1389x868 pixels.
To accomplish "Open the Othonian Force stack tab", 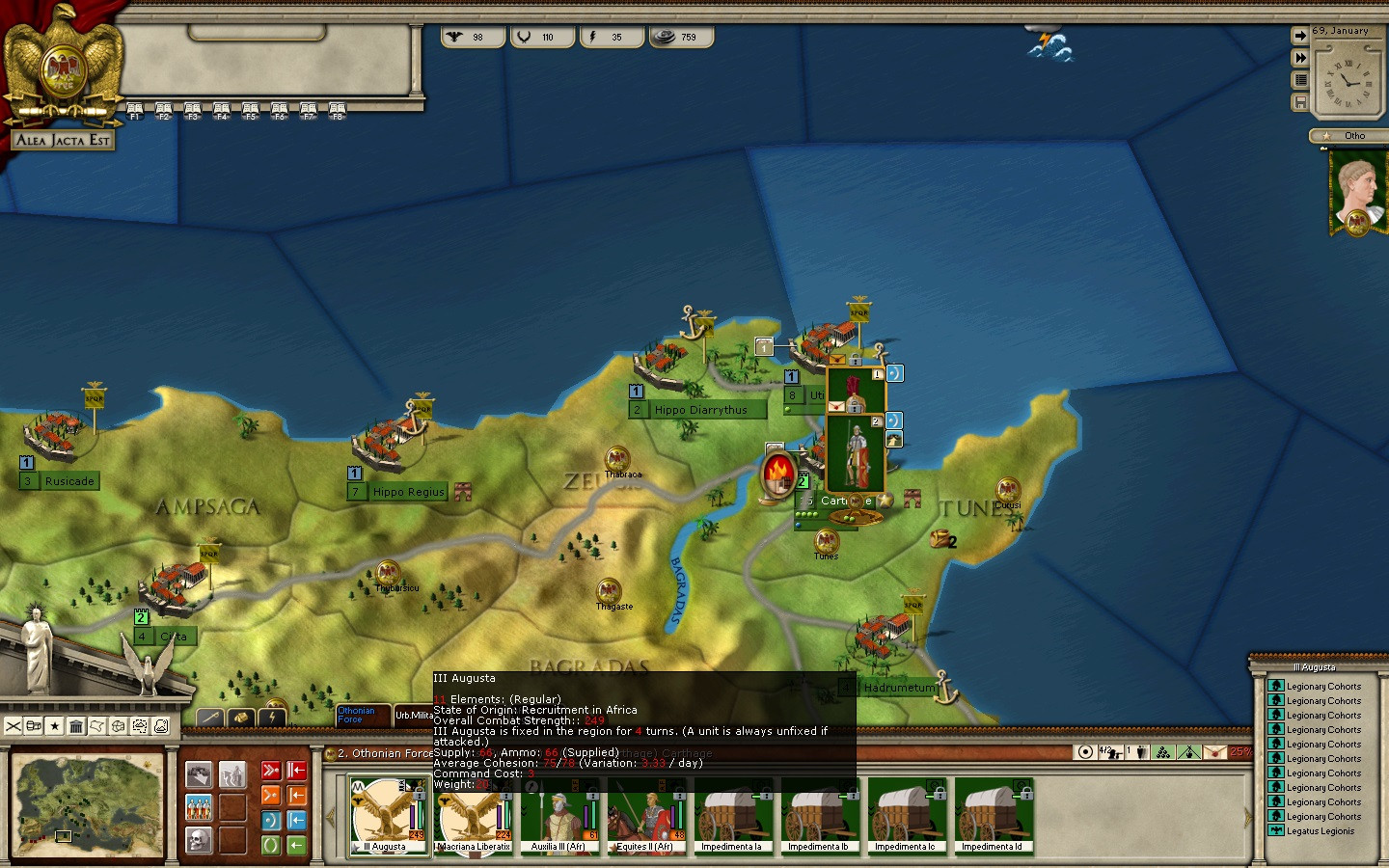I will [x=363, y=716].
